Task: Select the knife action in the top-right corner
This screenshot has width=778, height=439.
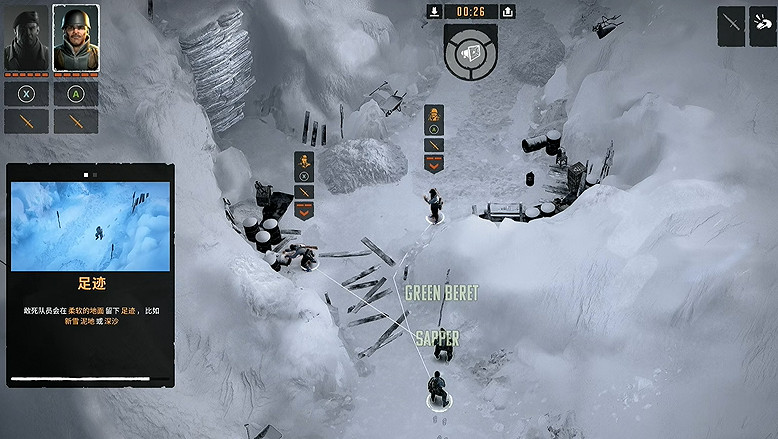Action: 731,25
